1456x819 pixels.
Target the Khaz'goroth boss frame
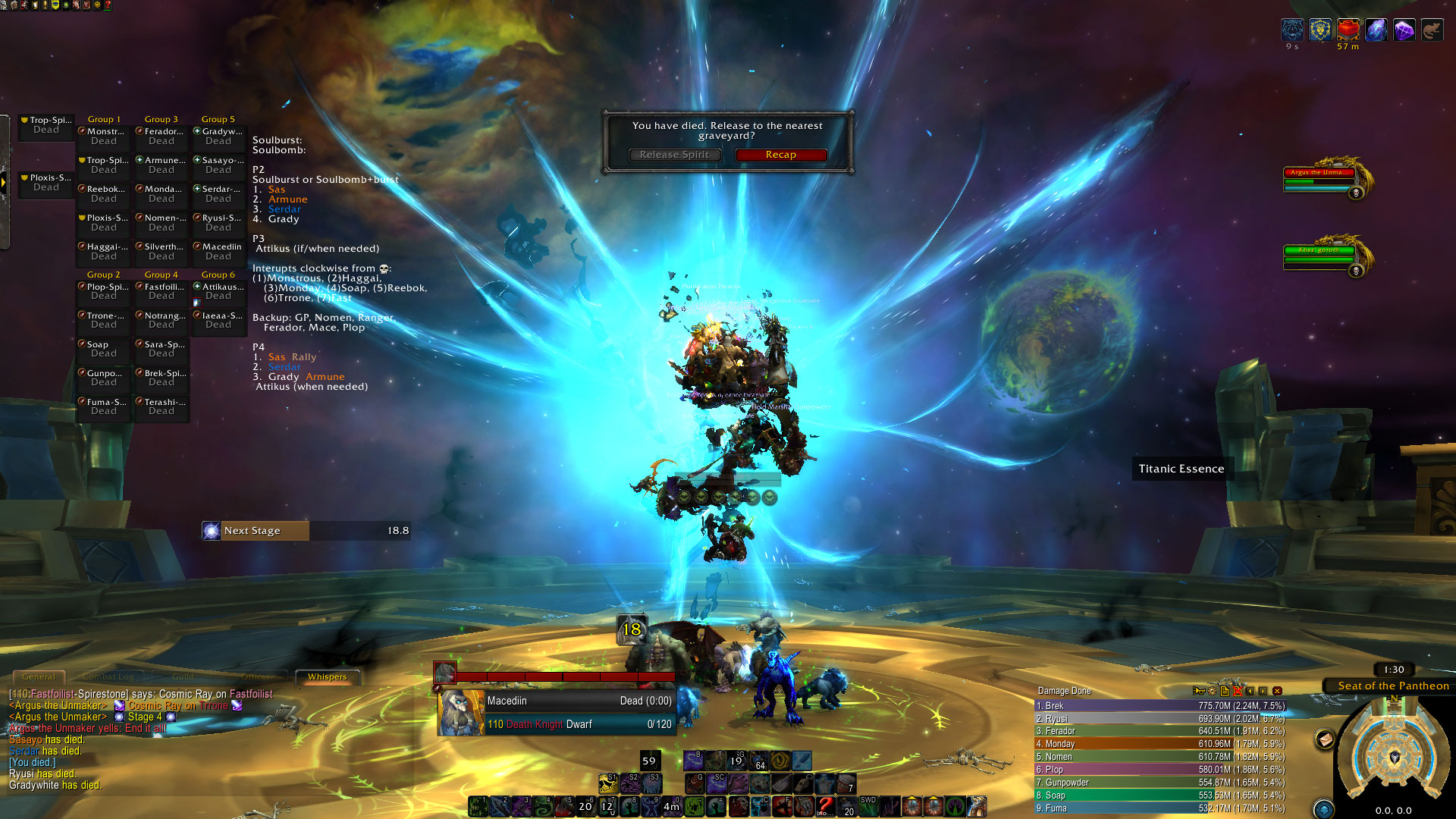tap(1319, 255)
